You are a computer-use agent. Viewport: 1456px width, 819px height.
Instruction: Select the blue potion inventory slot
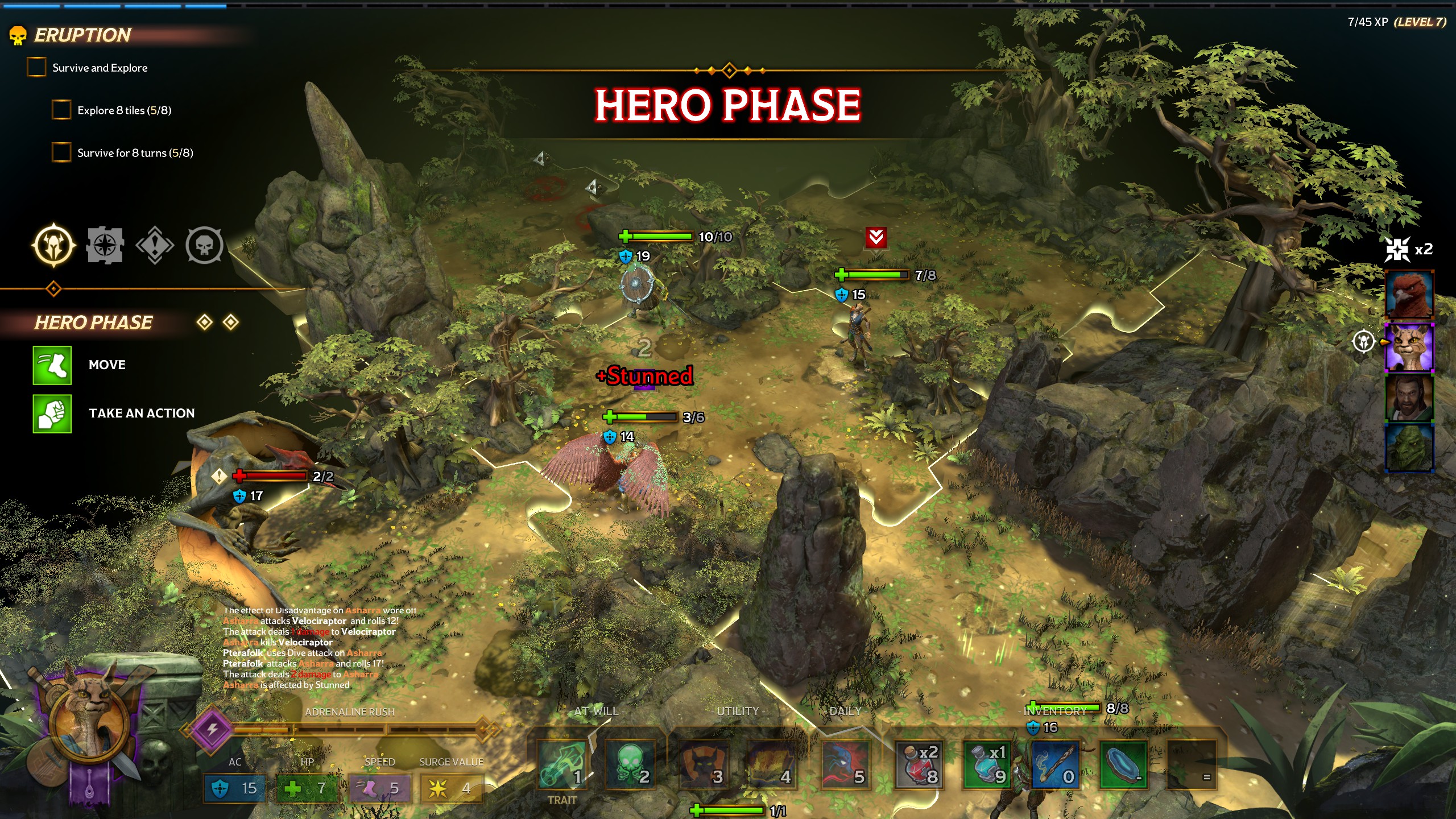click(987, 765)
